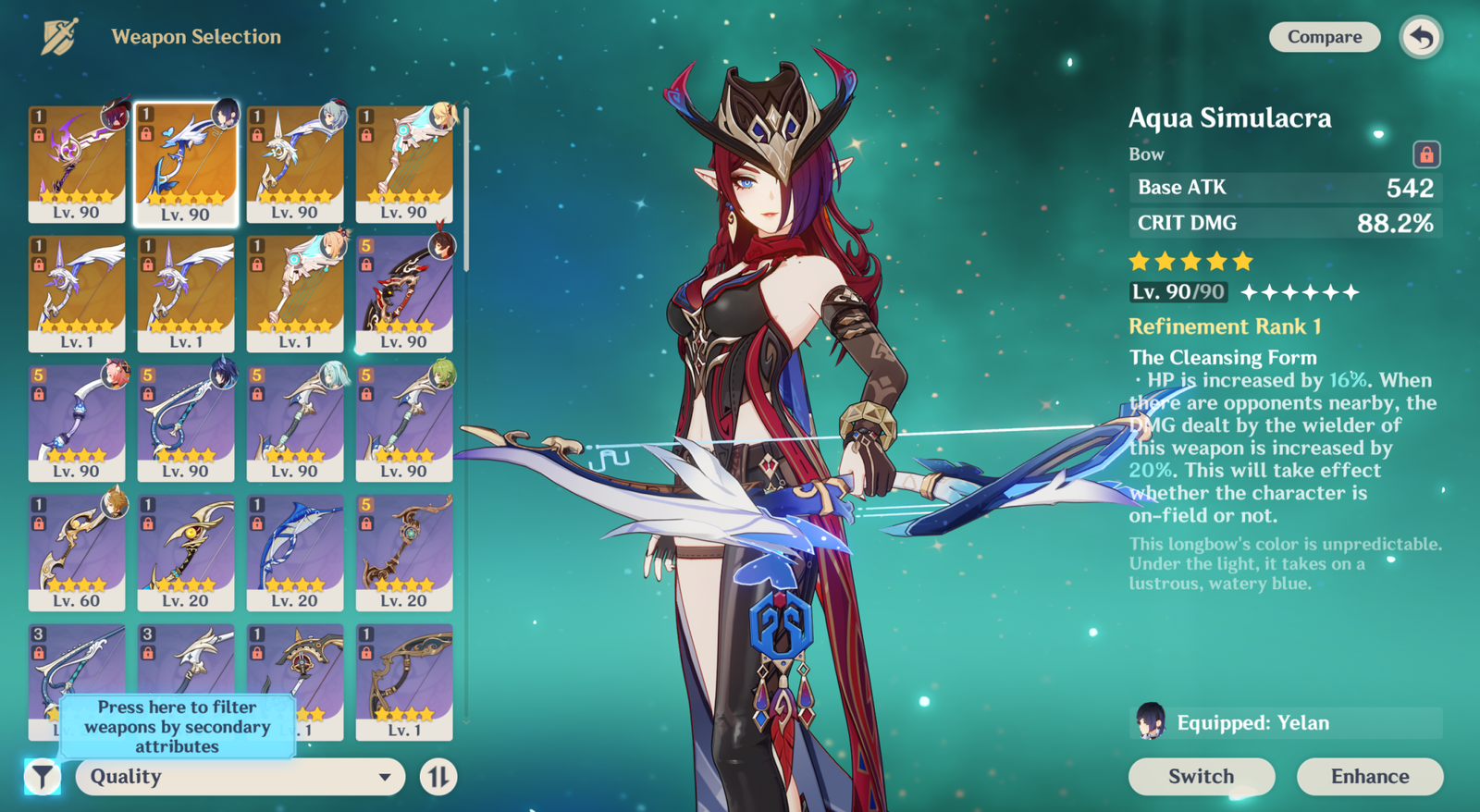This screenshot has height=812, width=1480.
Task: Pick the brown refinement 5 Lv. 20 bow
Action: [404, 552]
